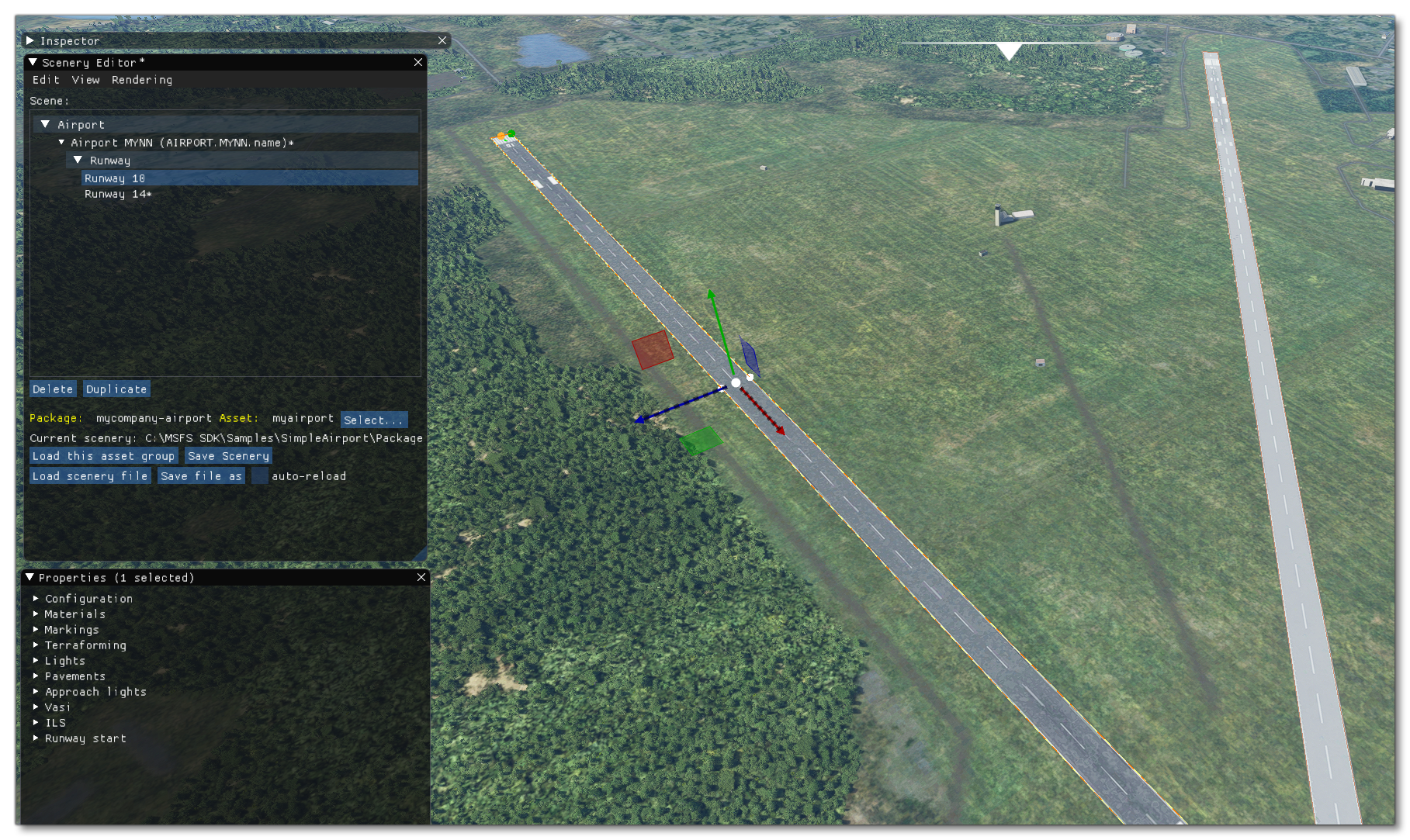
Task: Open the Edit menu in Scenery Editor
Action: pyautogui.click(x=44, y=80)
